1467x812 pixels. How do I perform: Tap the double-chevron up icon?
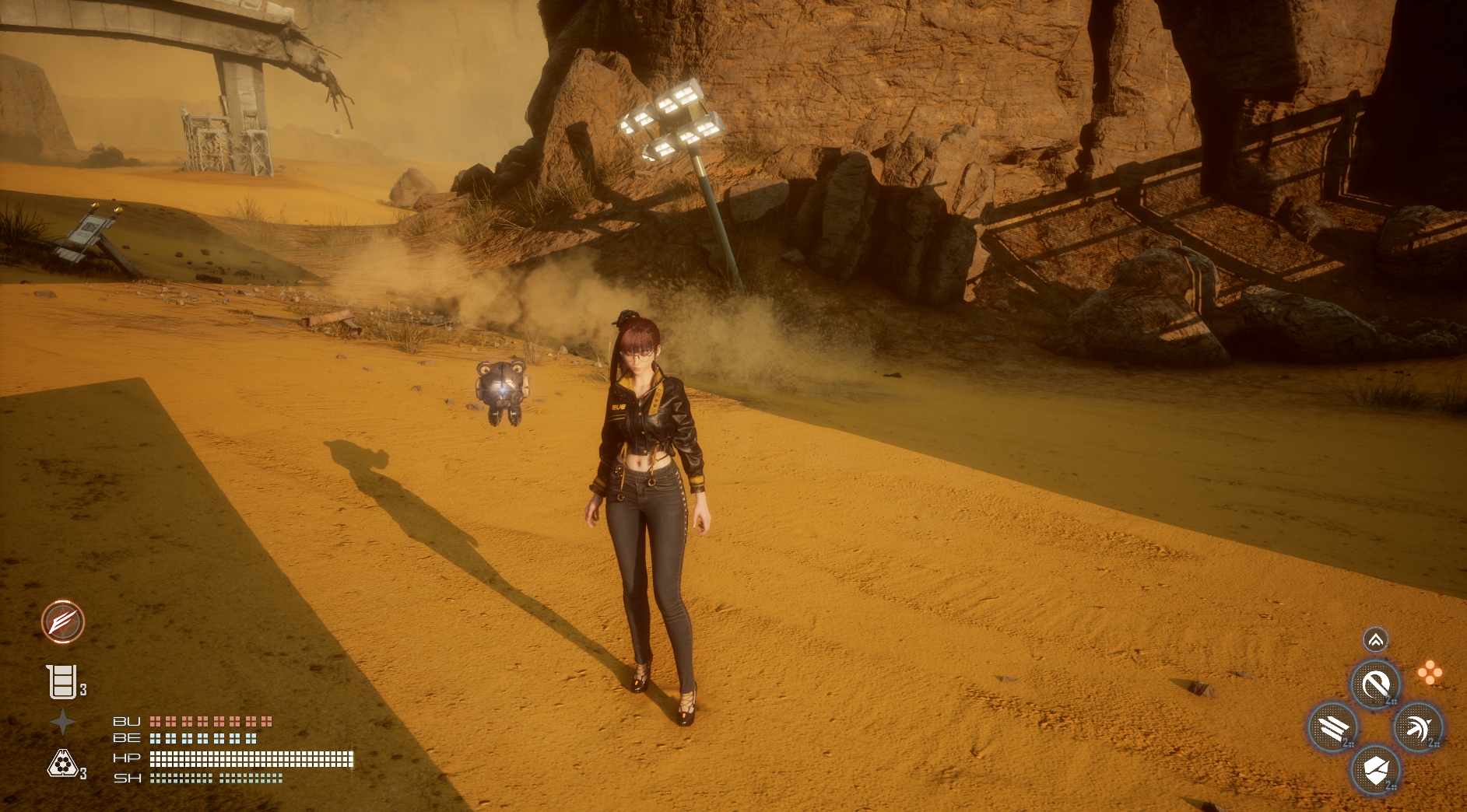[1375, 640]
